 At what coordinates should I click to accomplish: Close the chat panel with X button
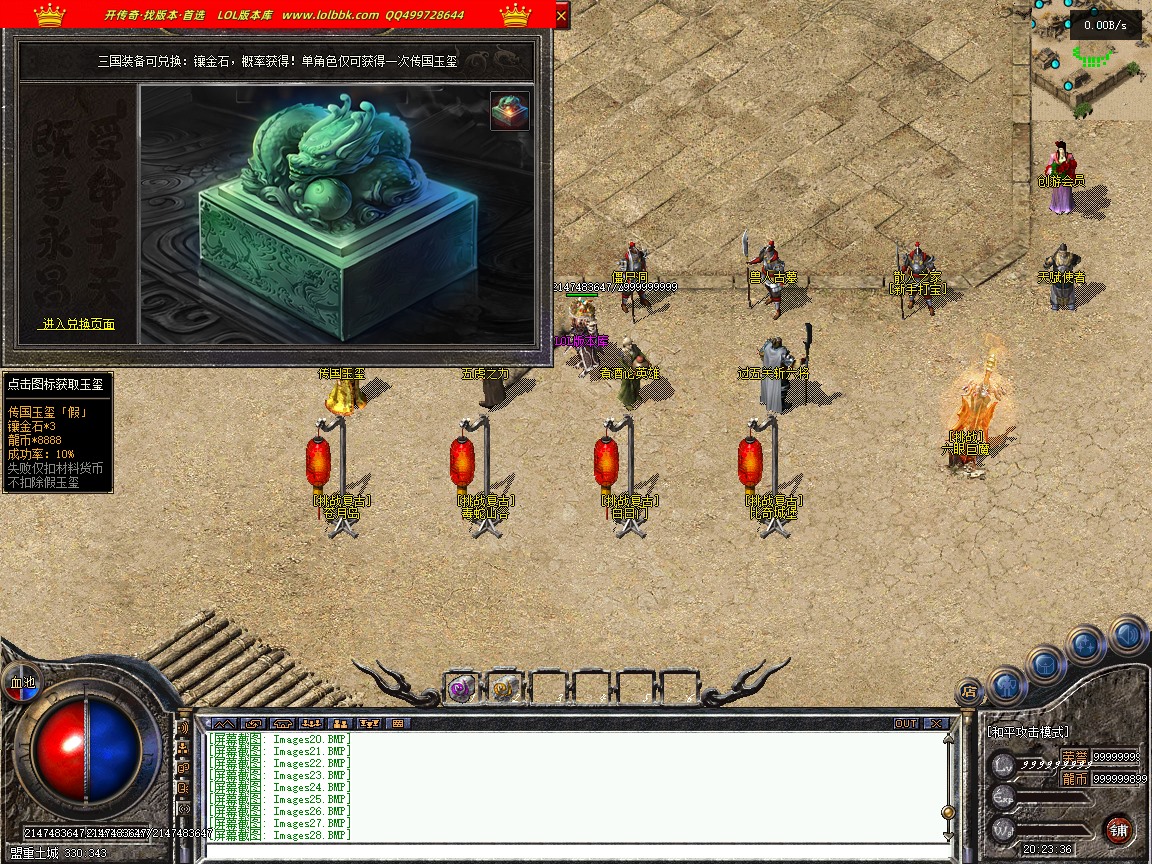[x=935, y=723]
